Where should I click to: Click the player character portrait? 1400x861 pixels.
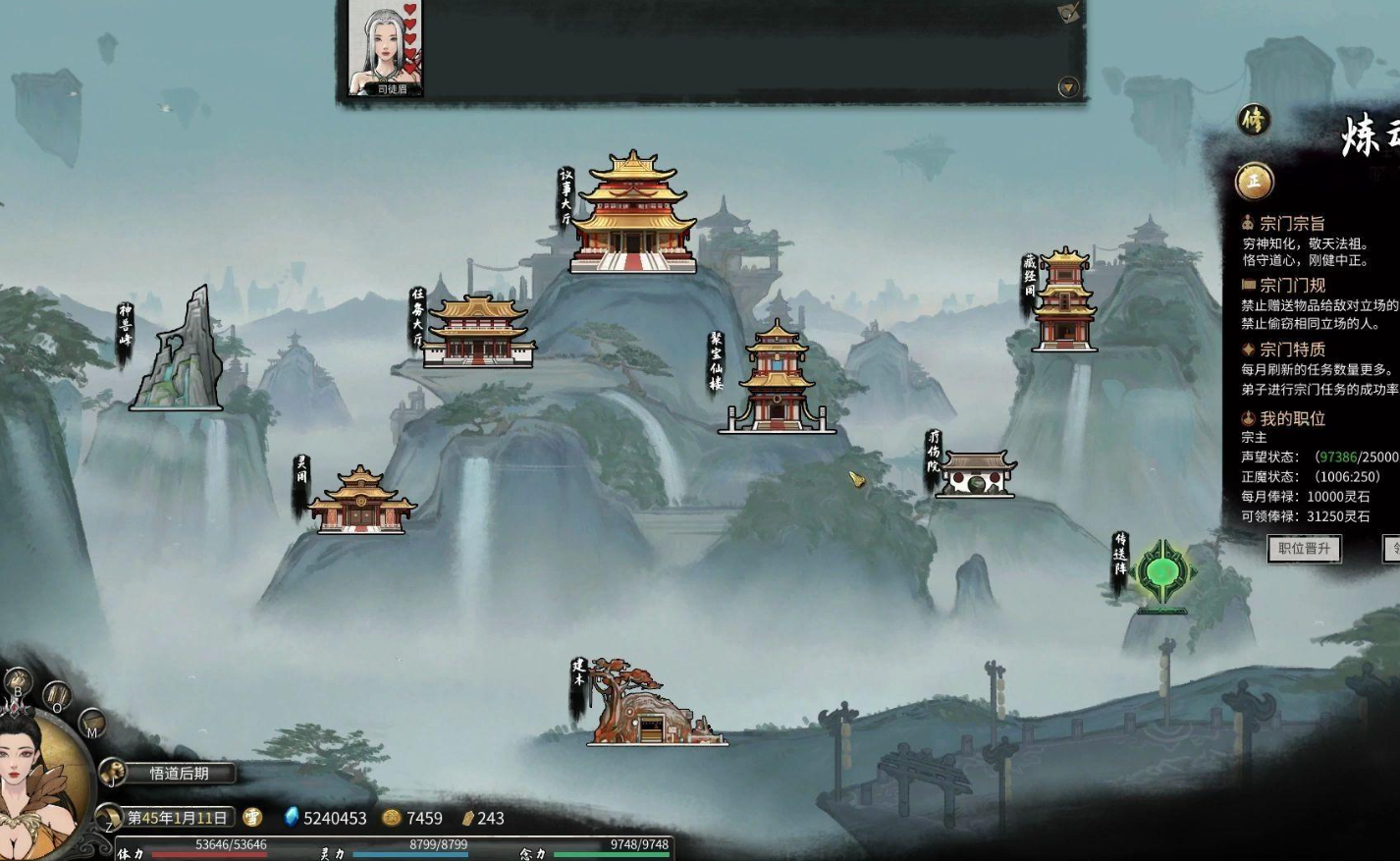[37, 785]
